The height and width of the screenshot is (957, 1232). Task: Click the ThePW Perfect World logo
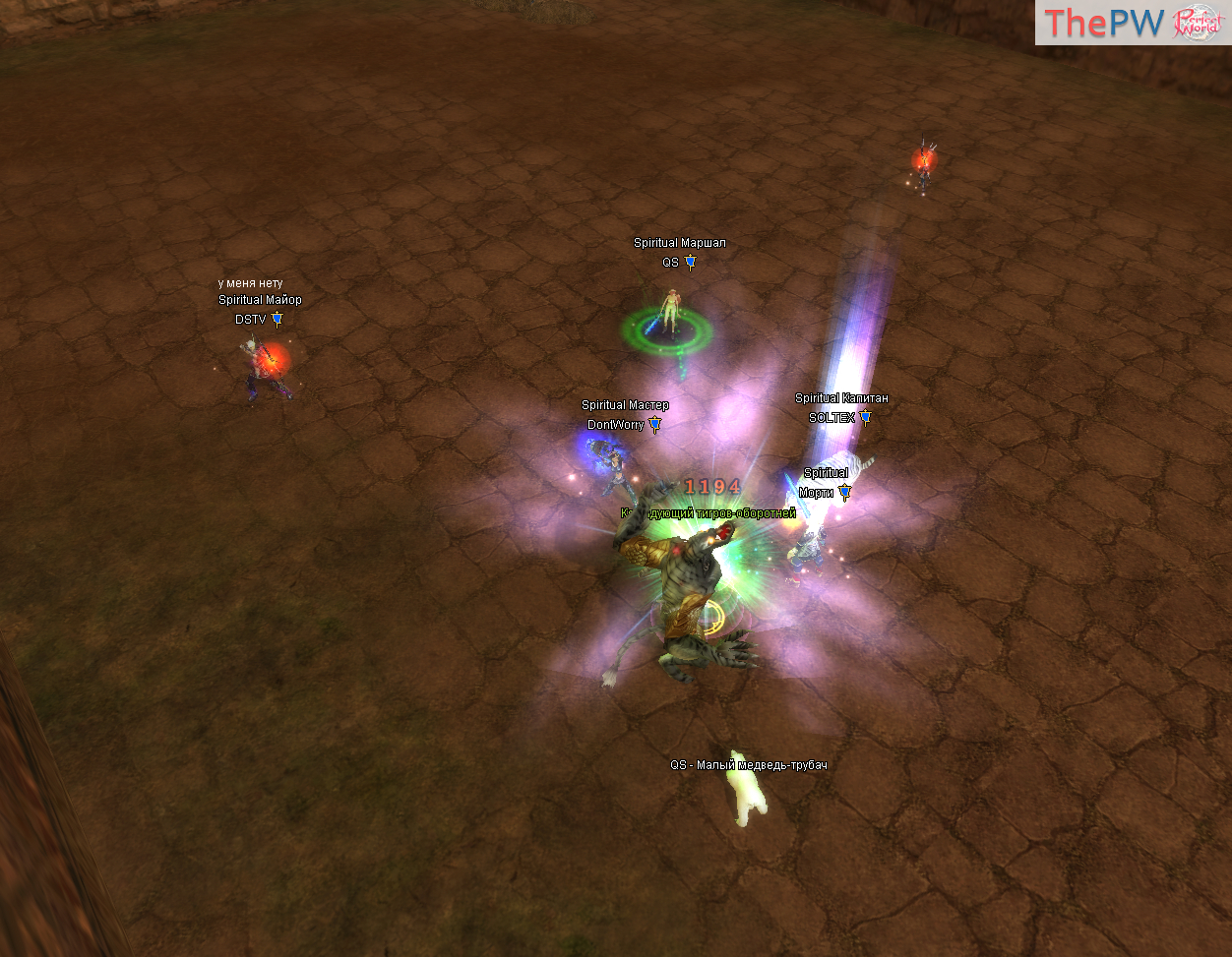[x=1132, y=23]
